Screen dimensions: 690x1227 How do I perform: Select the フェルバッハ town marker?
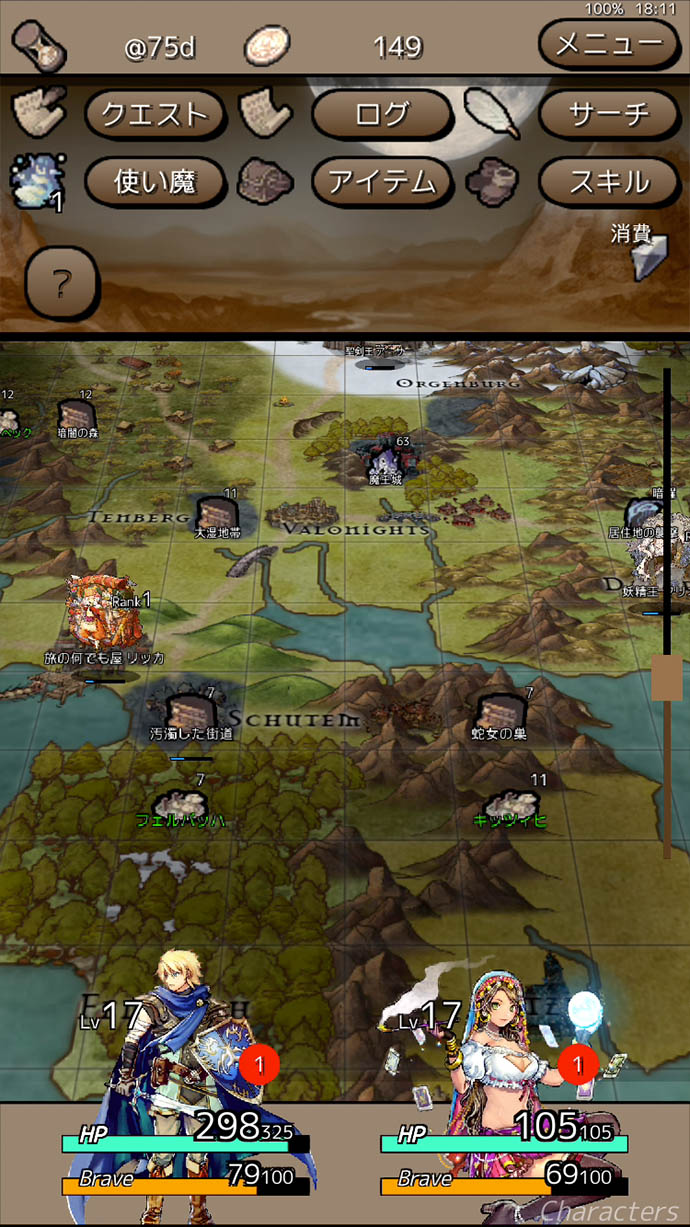180,805
